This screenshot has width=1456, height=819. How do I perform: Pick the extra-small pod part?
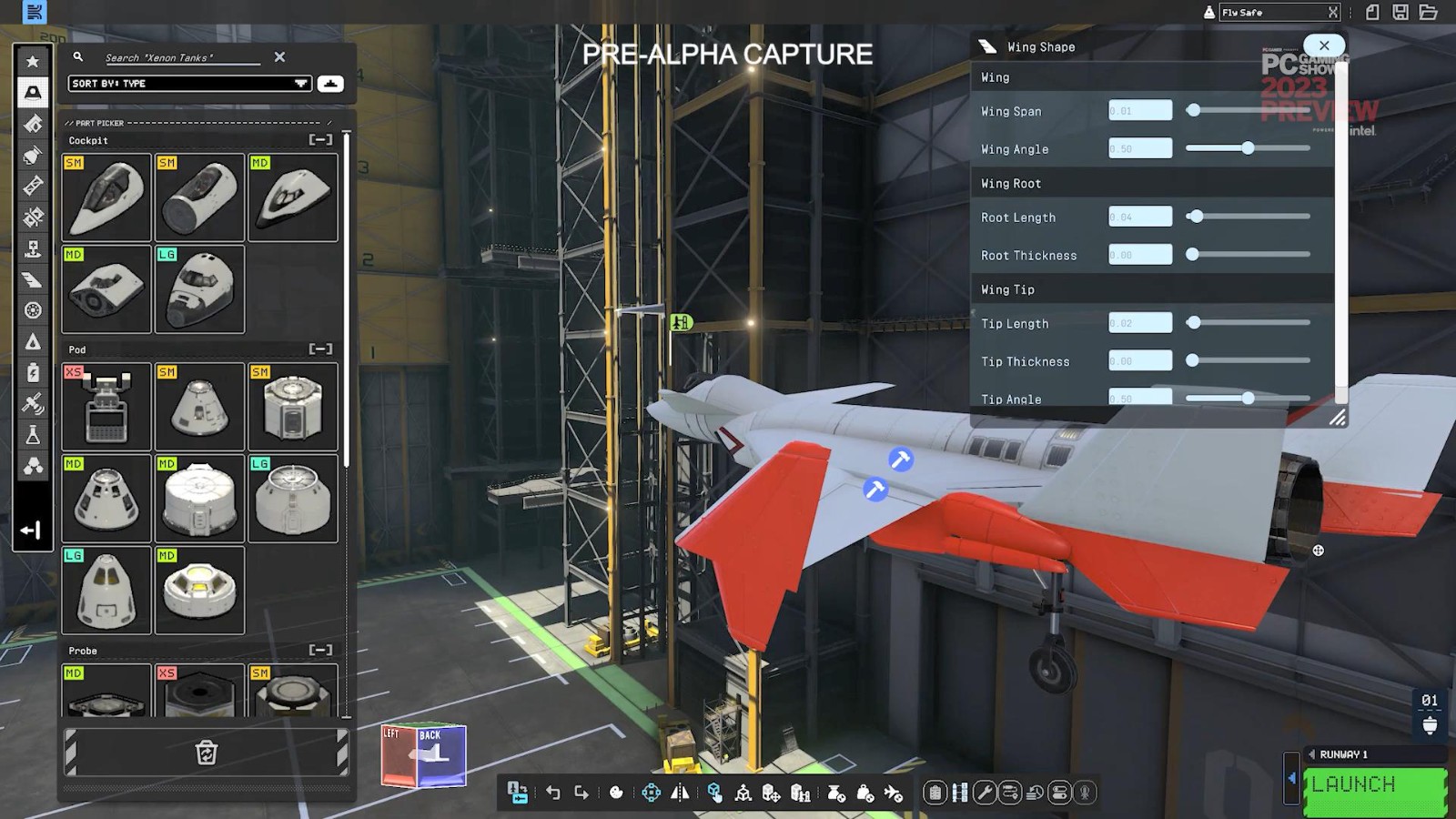pyautogui.click(x=106, y=407)
